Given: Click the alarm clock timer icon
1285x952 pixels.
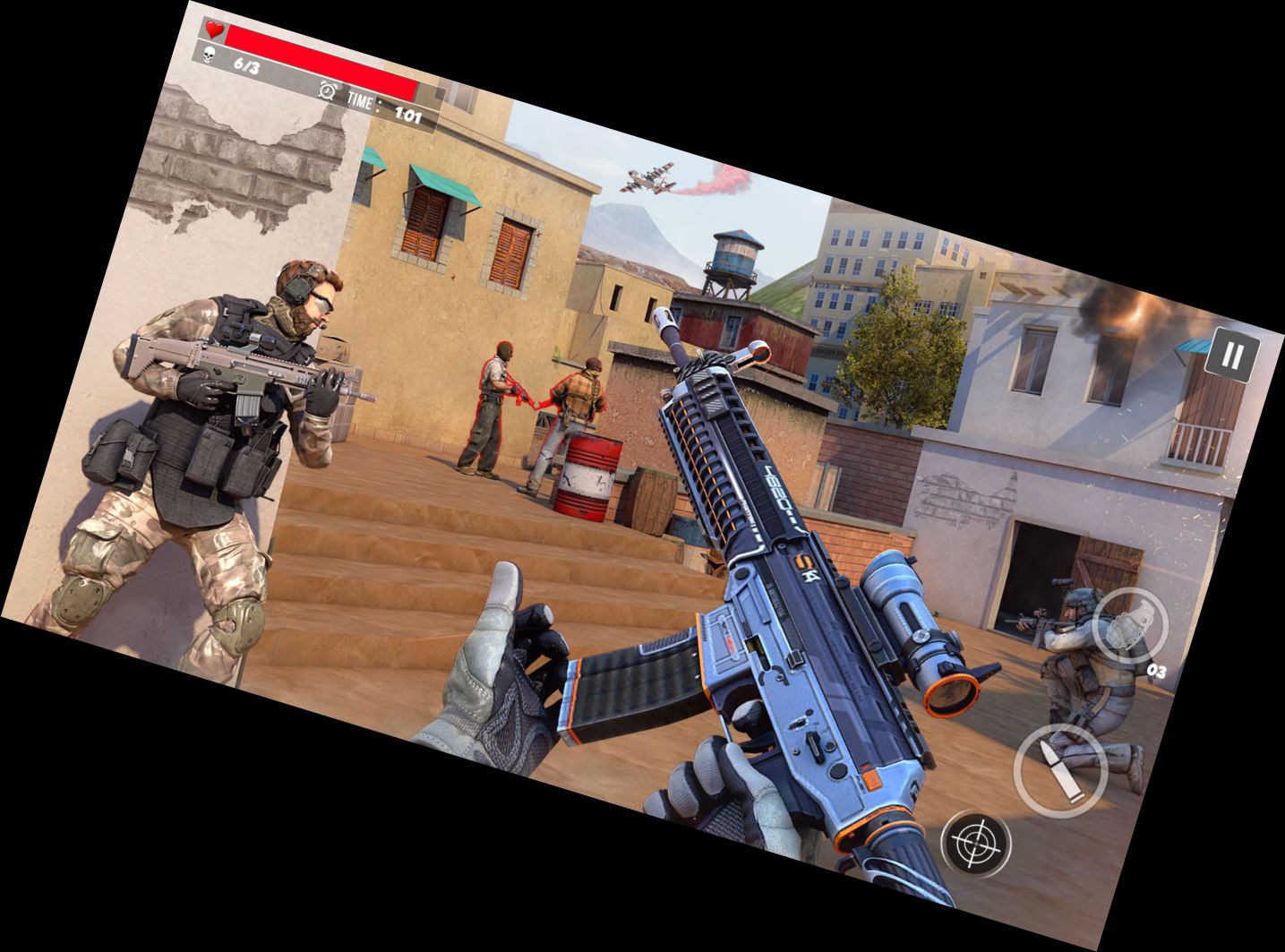Looking at the screenshot, I should pyautogui.click(x=329, y=90).
